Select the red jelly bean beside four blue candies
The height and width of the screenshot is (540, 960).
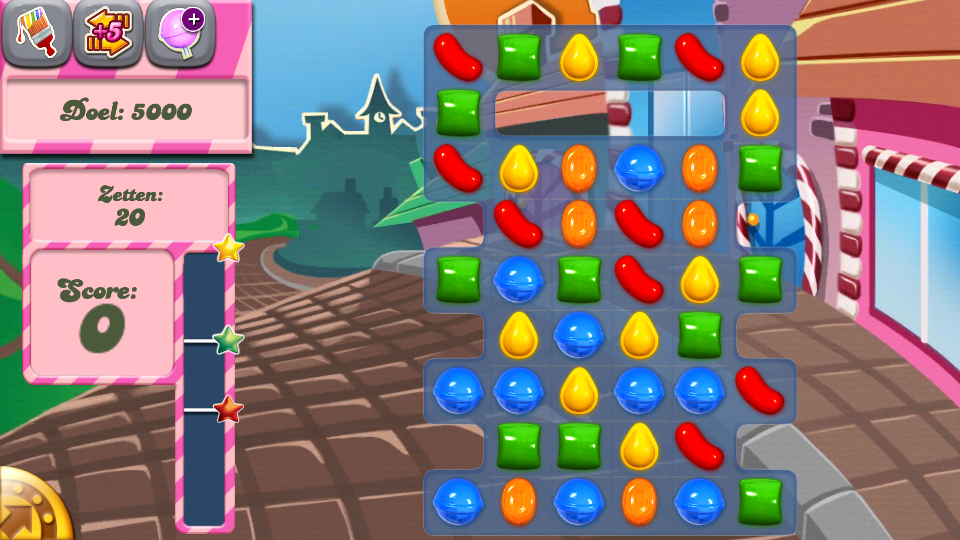(759, 390)
